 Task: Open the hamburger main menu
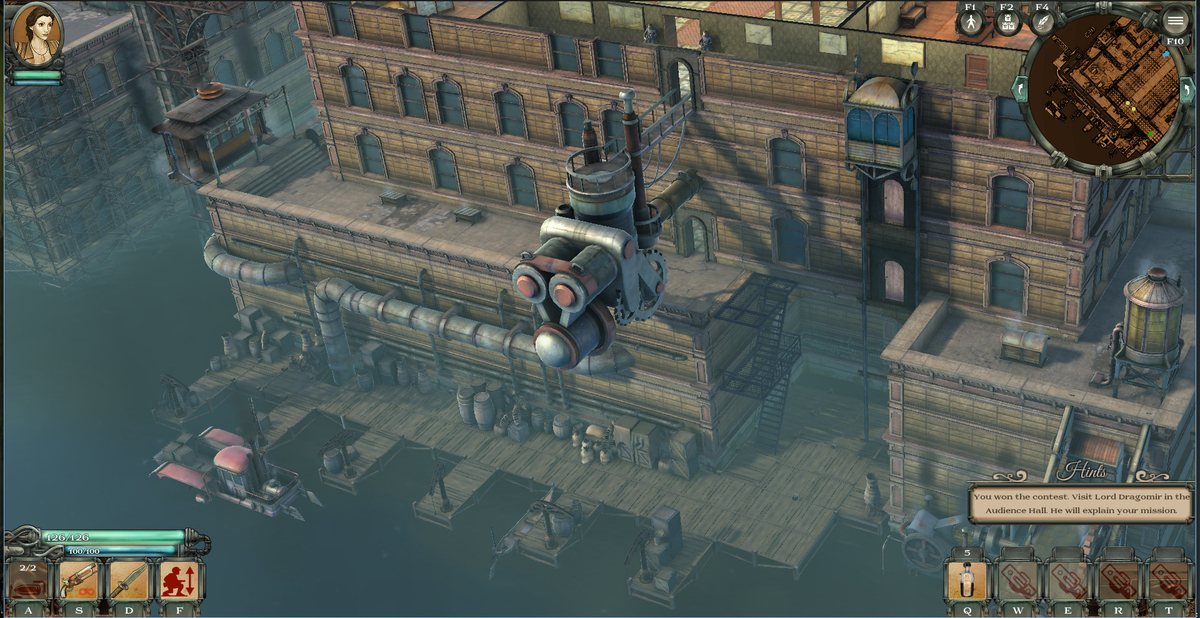tap(1175, 22)
